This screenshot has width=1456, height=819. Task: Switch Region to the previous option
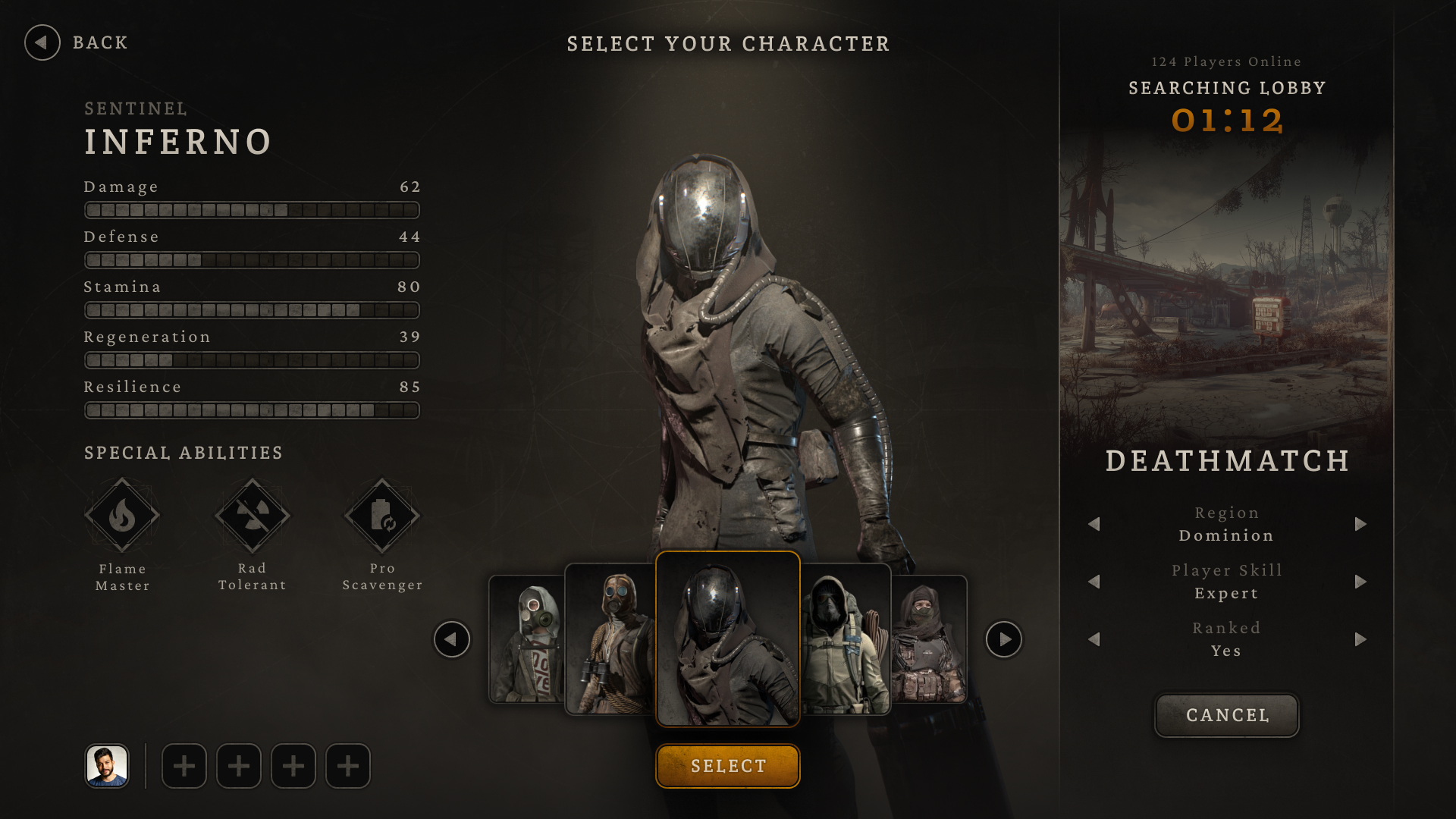pyautogui.click(x=1094, y=524)
